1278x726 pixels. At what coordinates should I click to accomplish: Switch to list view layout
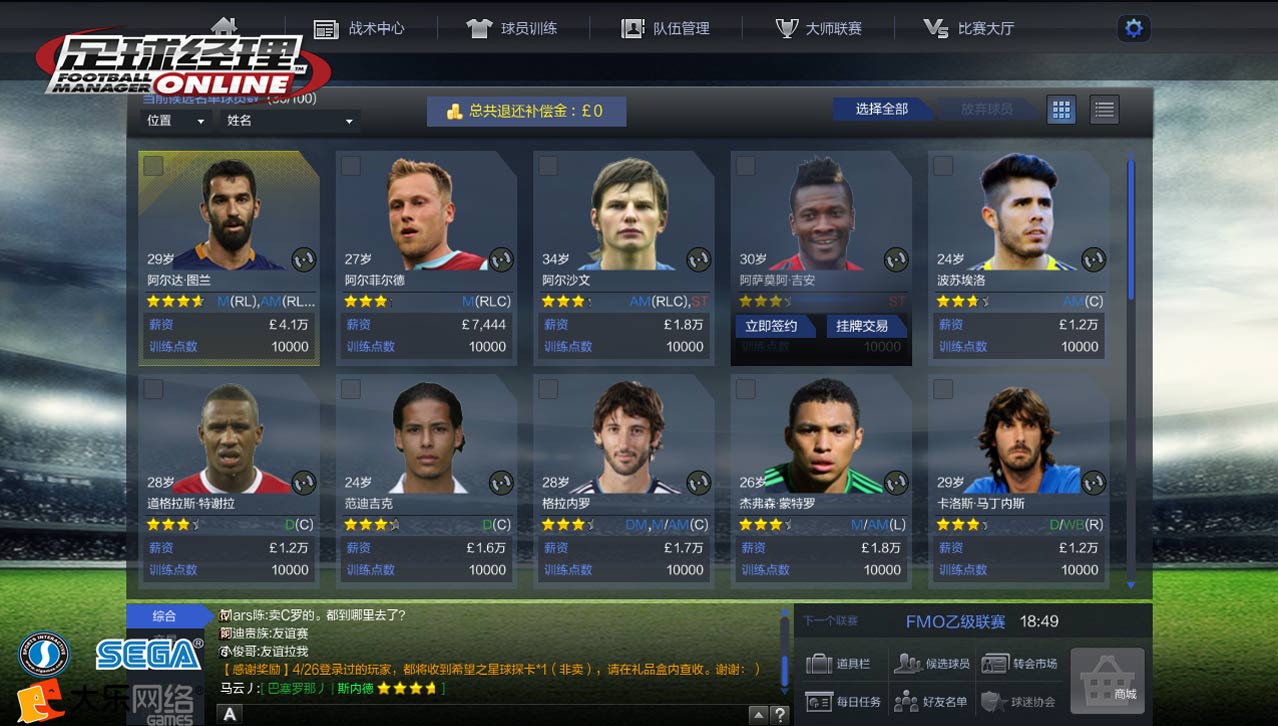1104,110
